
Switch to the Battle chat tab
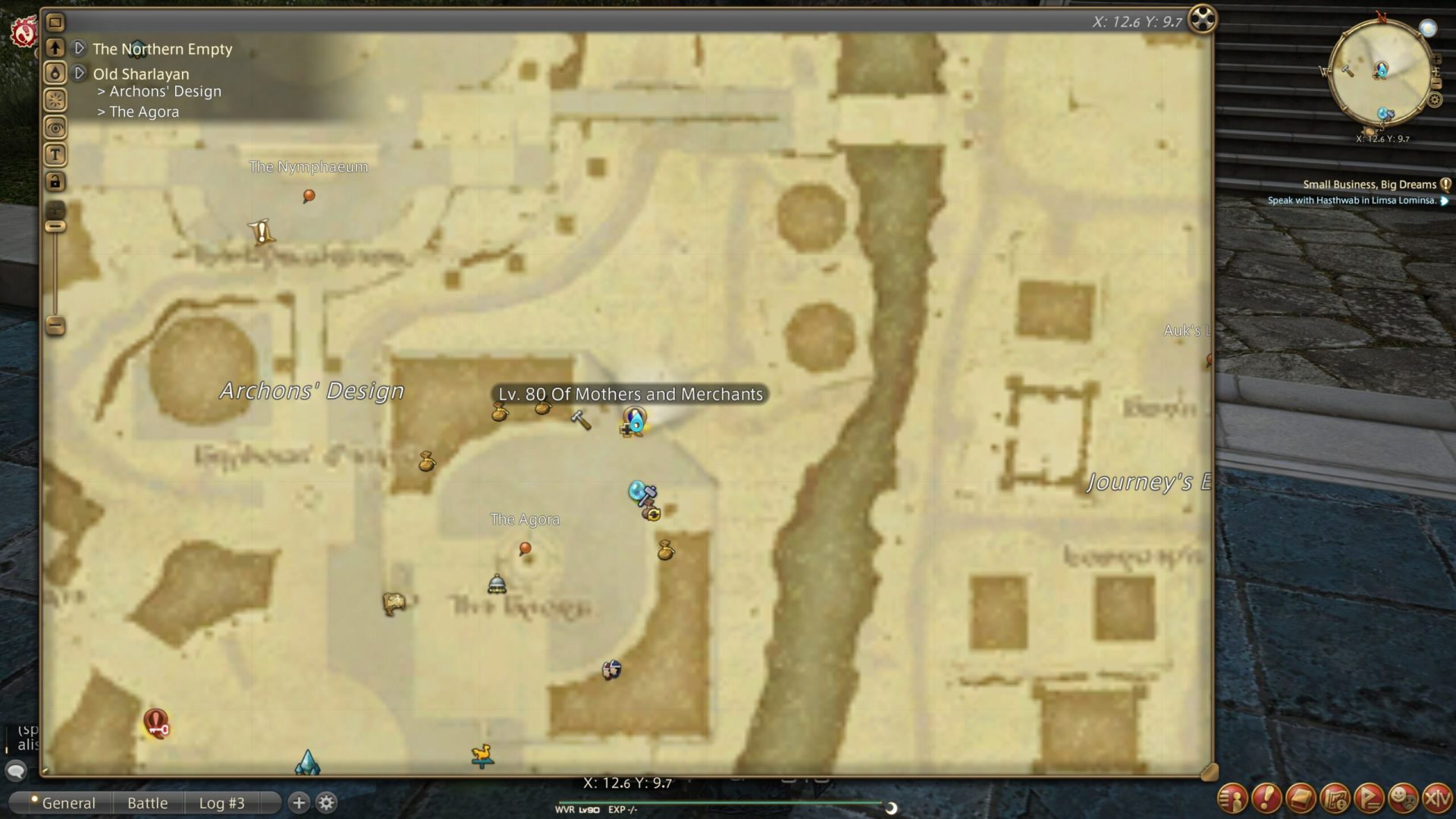[x=147, y=802]
